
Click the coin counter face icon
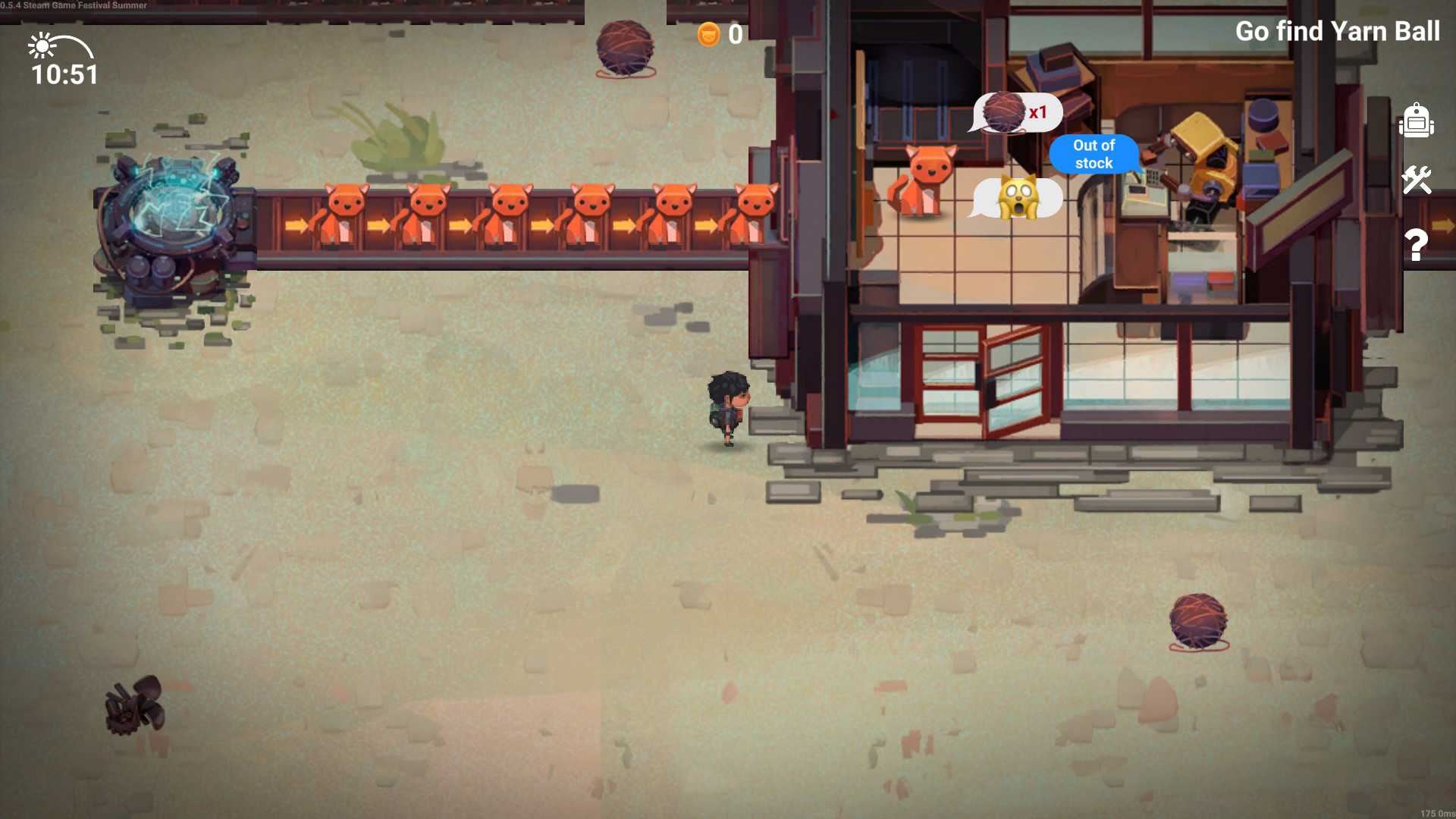(x=708, y=33)
